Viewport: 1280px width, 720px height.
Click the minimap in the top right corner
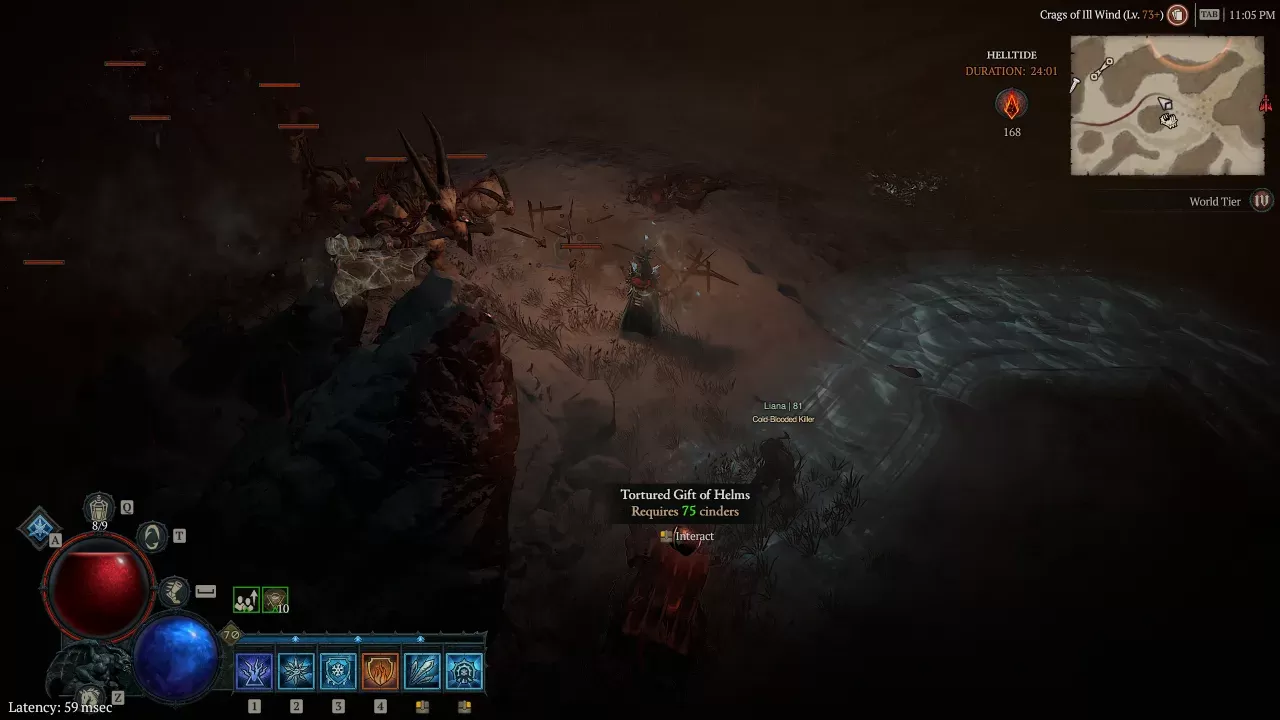tap(1167, 105)
